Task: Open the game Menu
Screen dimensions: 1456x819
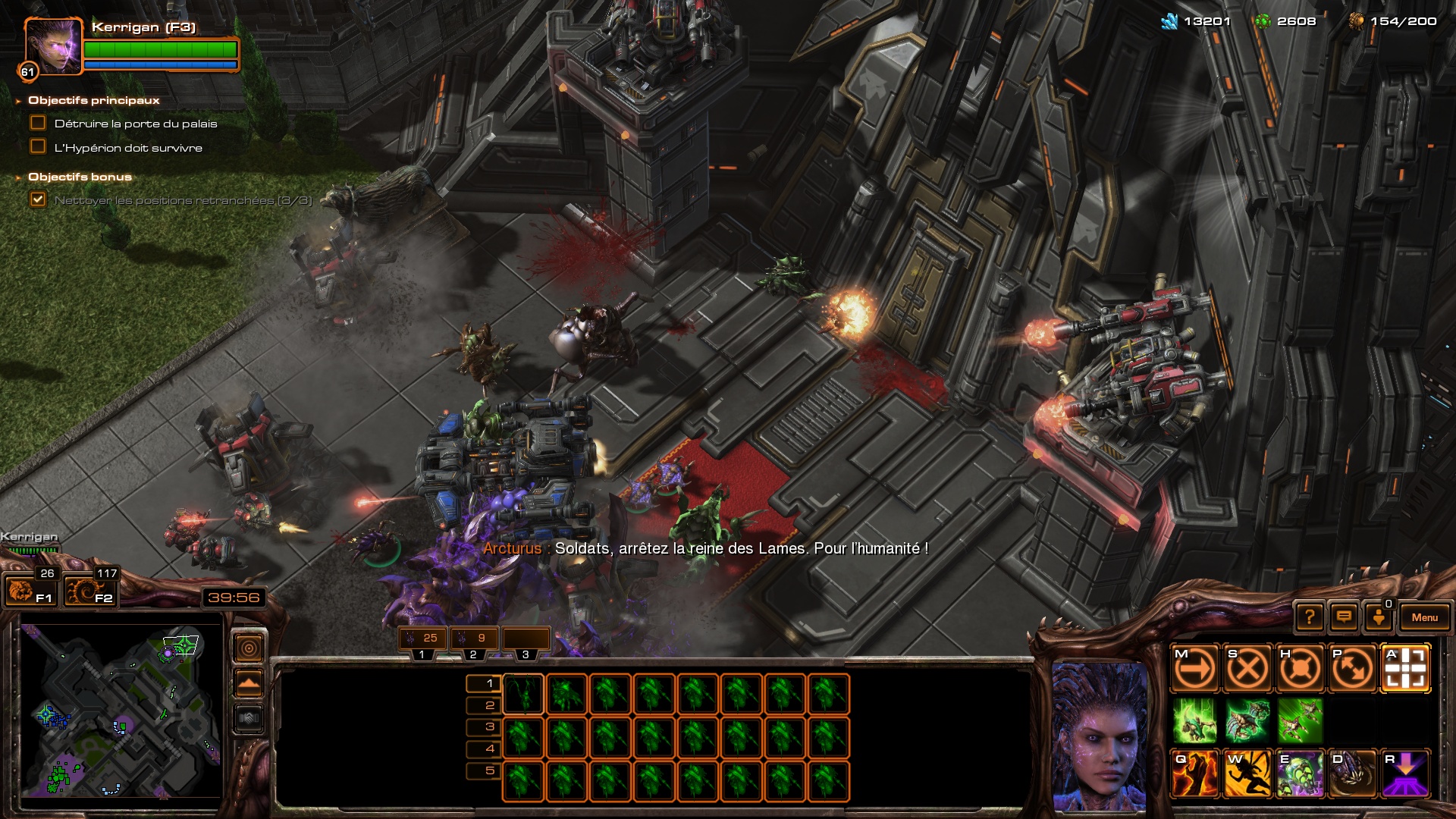Action: pyautogui.click(x=1424, y=617)
